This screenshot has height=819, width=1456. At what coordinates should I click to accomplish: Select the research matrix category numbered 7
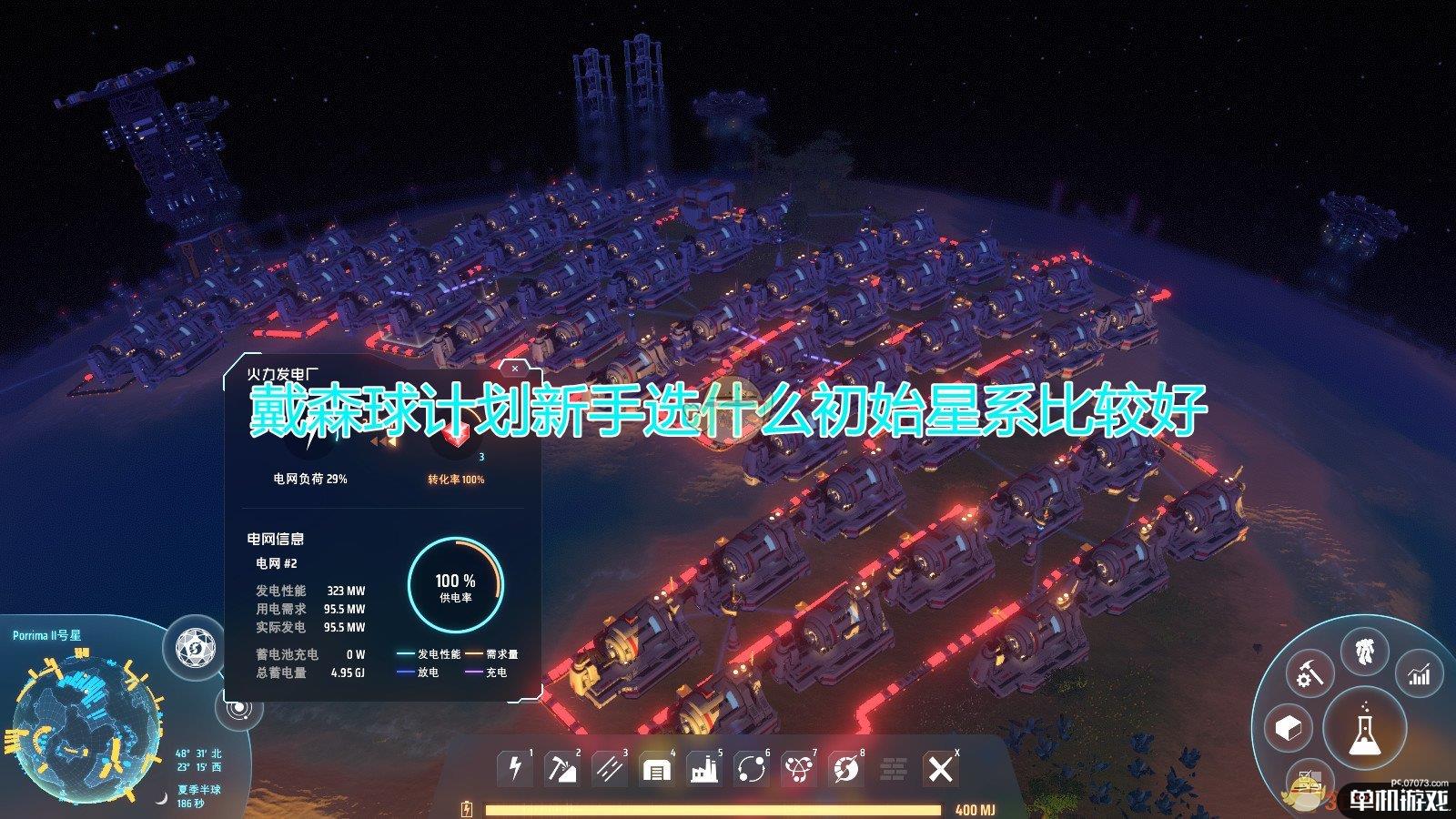(798, 769)
